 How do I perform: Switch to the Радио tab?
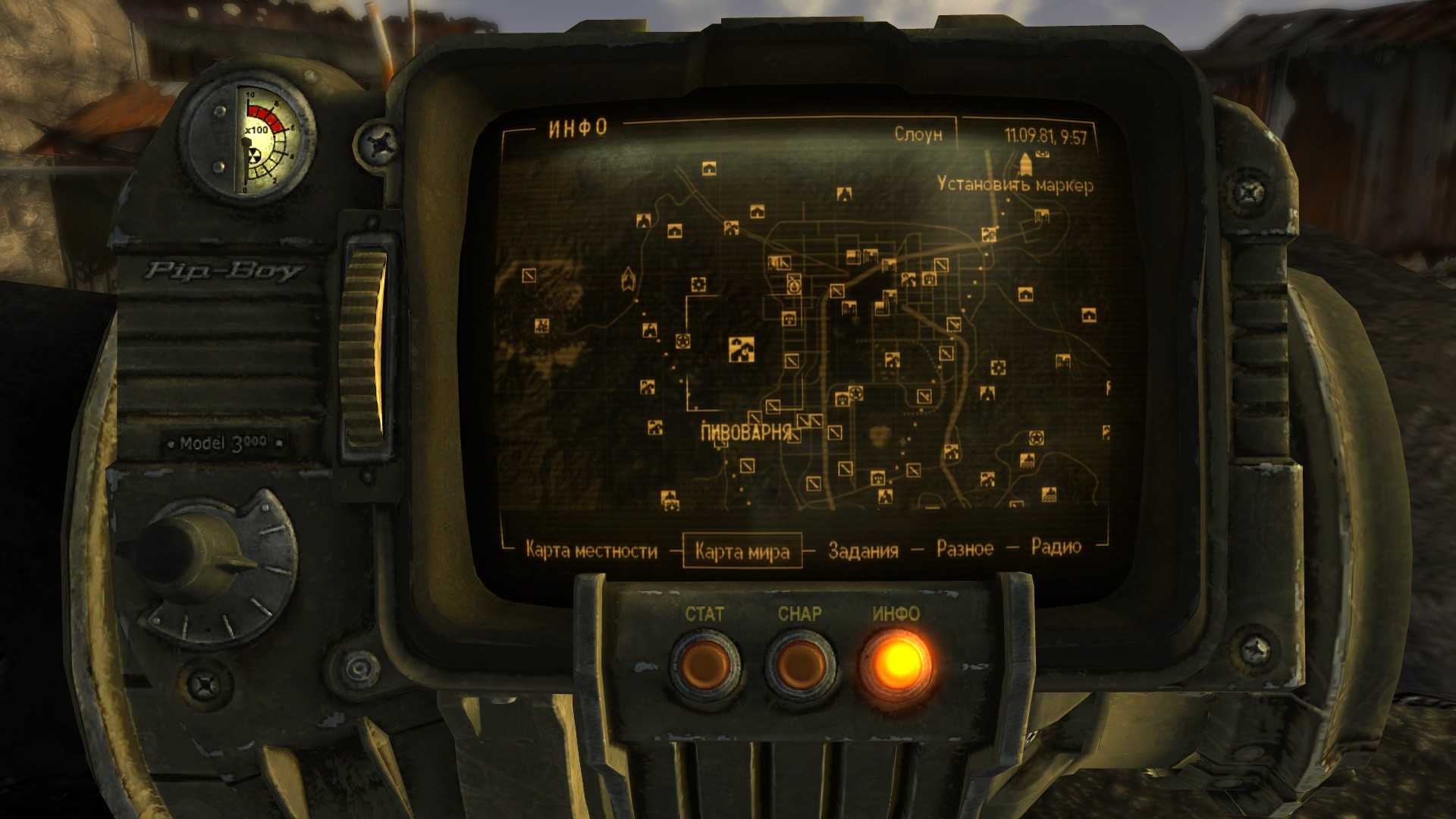click(x=1056, y=547)
